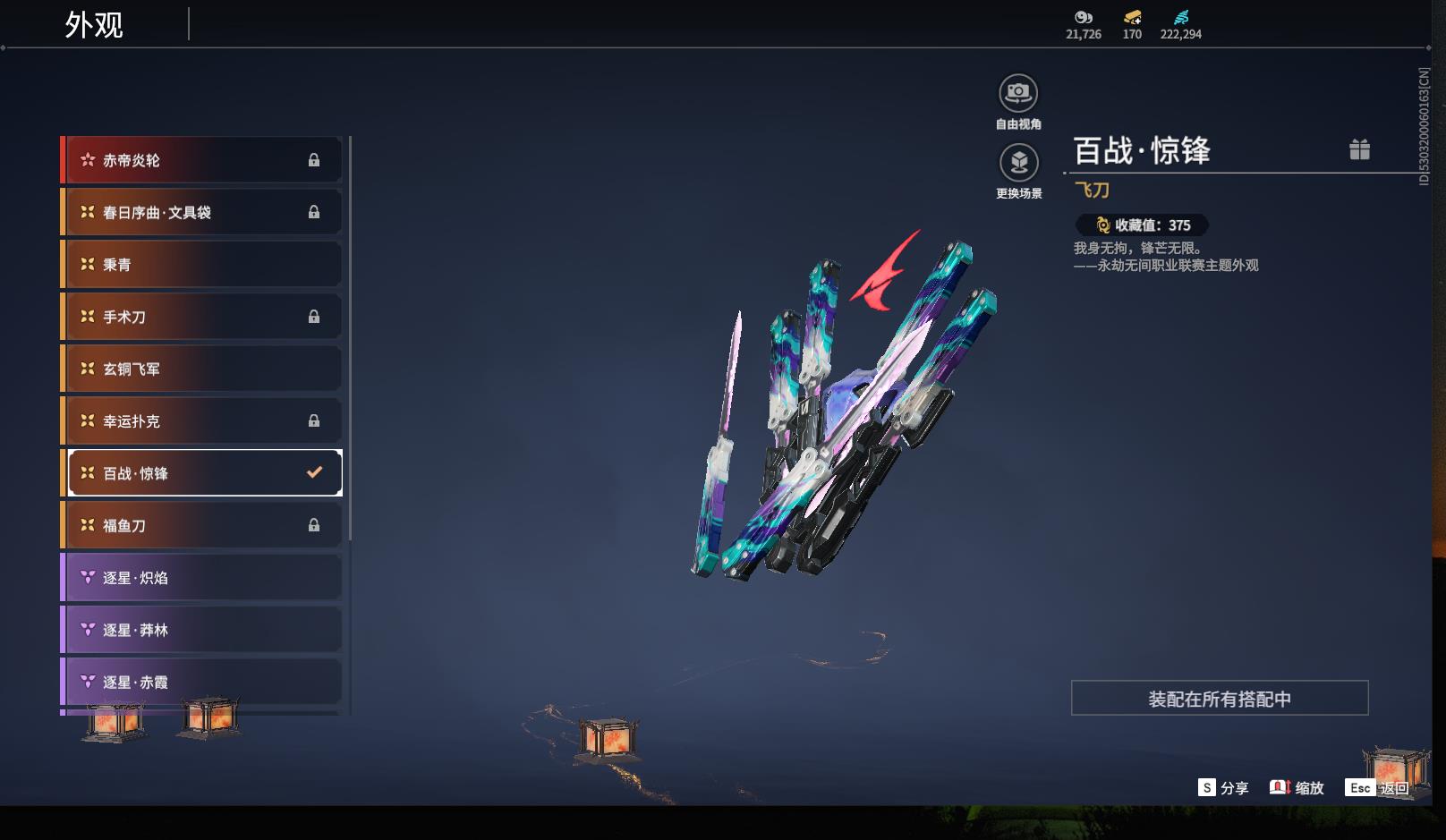Select the 秉青 skin row
Screen dimensions: 1446x840
point(202,265)
